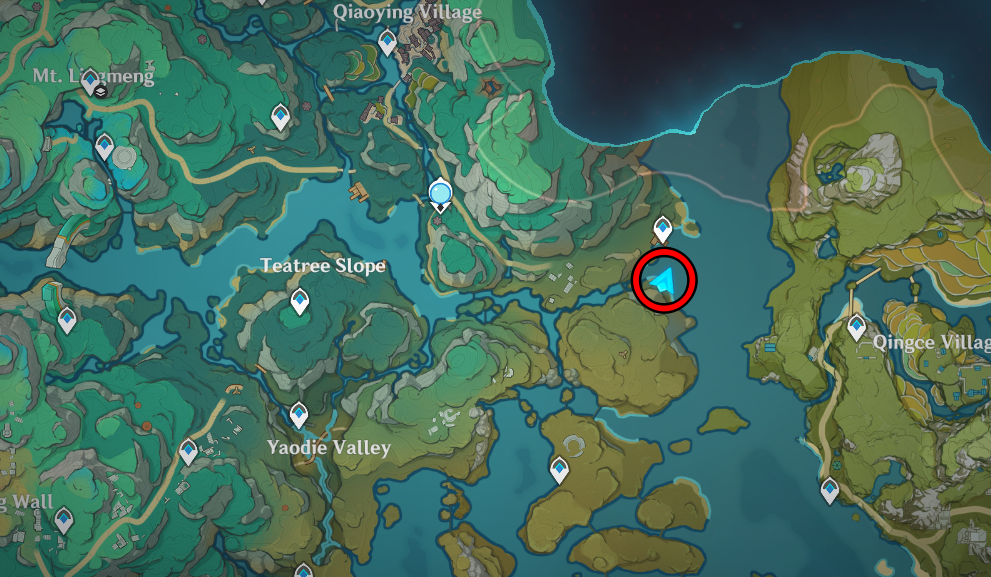Choose the waypoint beside the Qingce Village label
The height and width of the screenshot is (577, 991).
[x=856, y=326]
